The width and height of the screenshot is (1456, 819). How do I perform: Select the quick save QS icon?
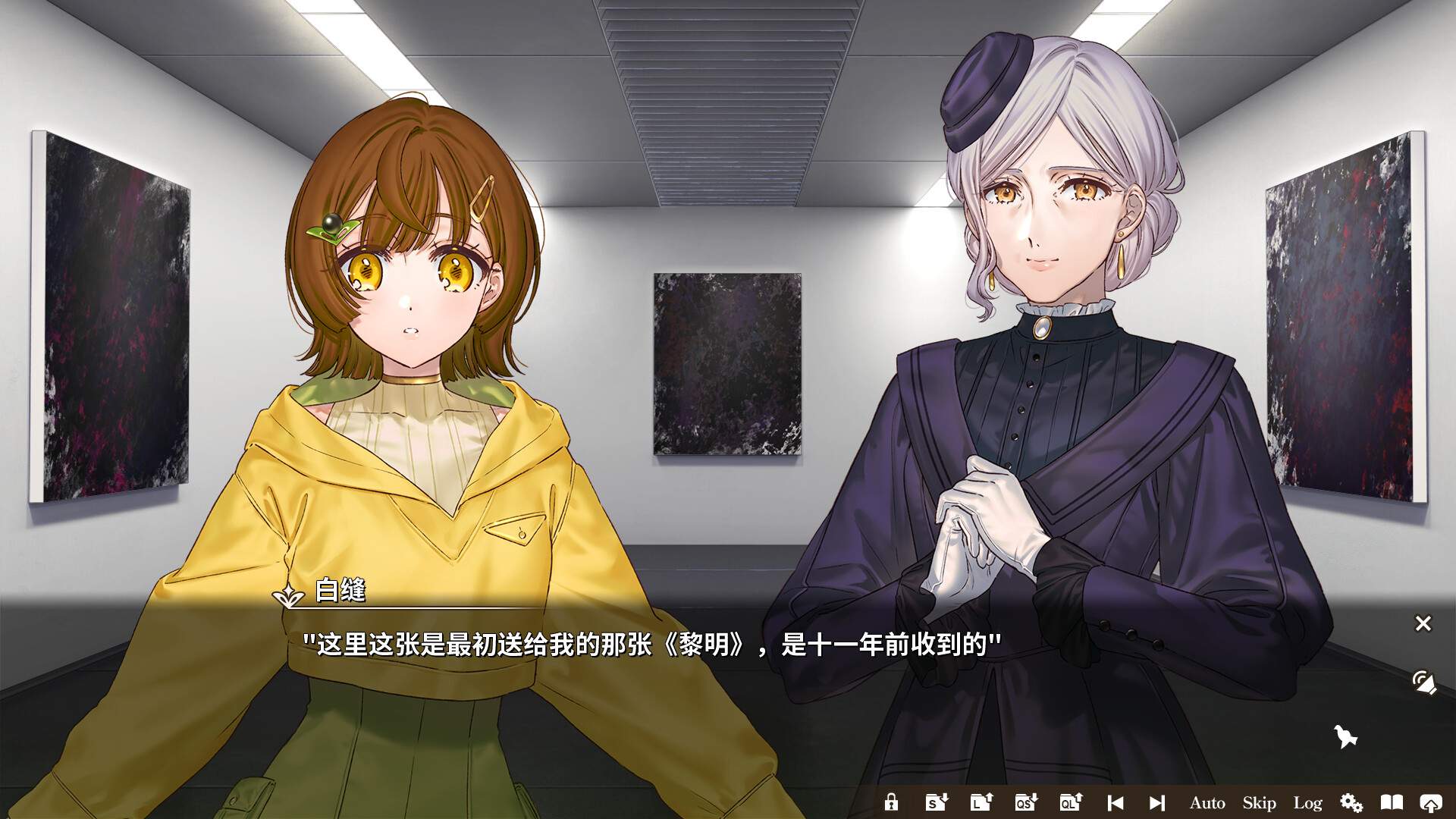[x=1025, y=802]
